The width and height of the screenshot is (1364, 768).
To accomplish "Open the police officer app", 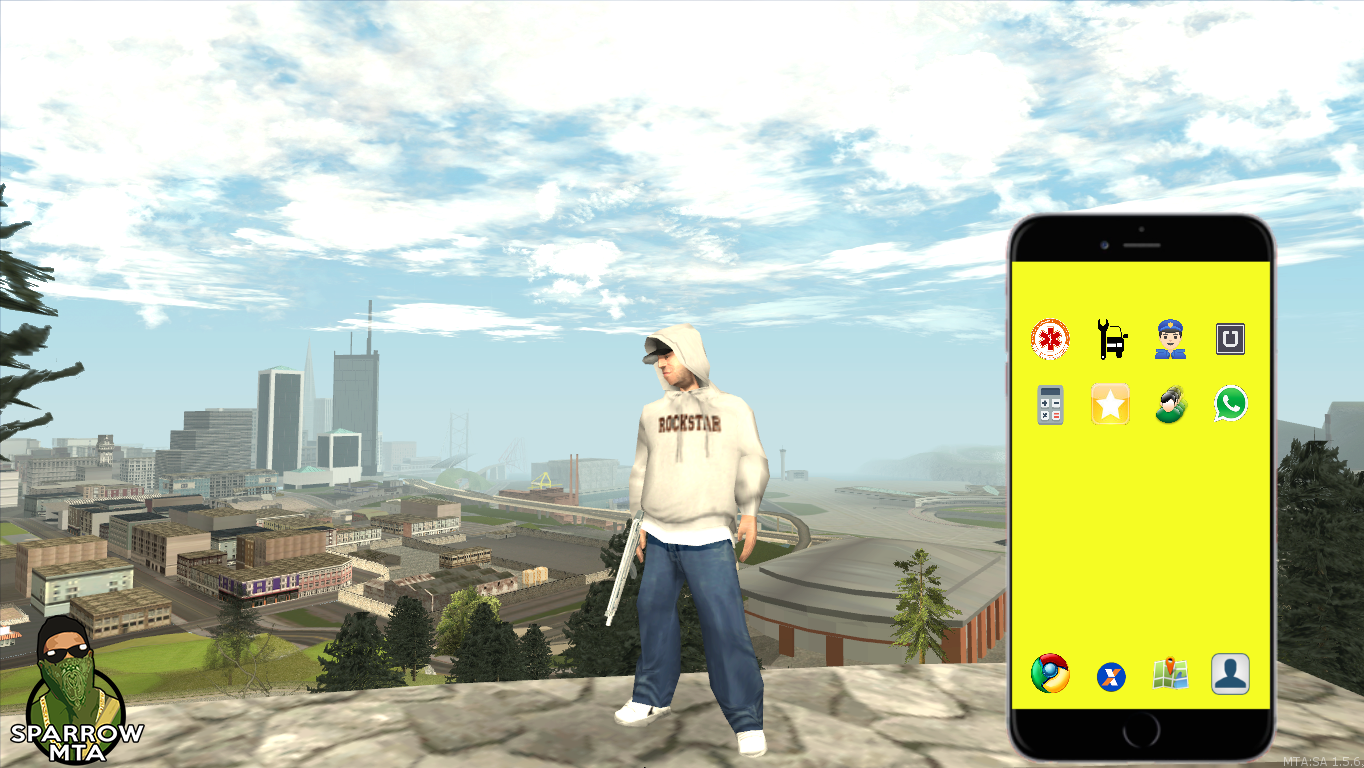I will click(1168, 339).
